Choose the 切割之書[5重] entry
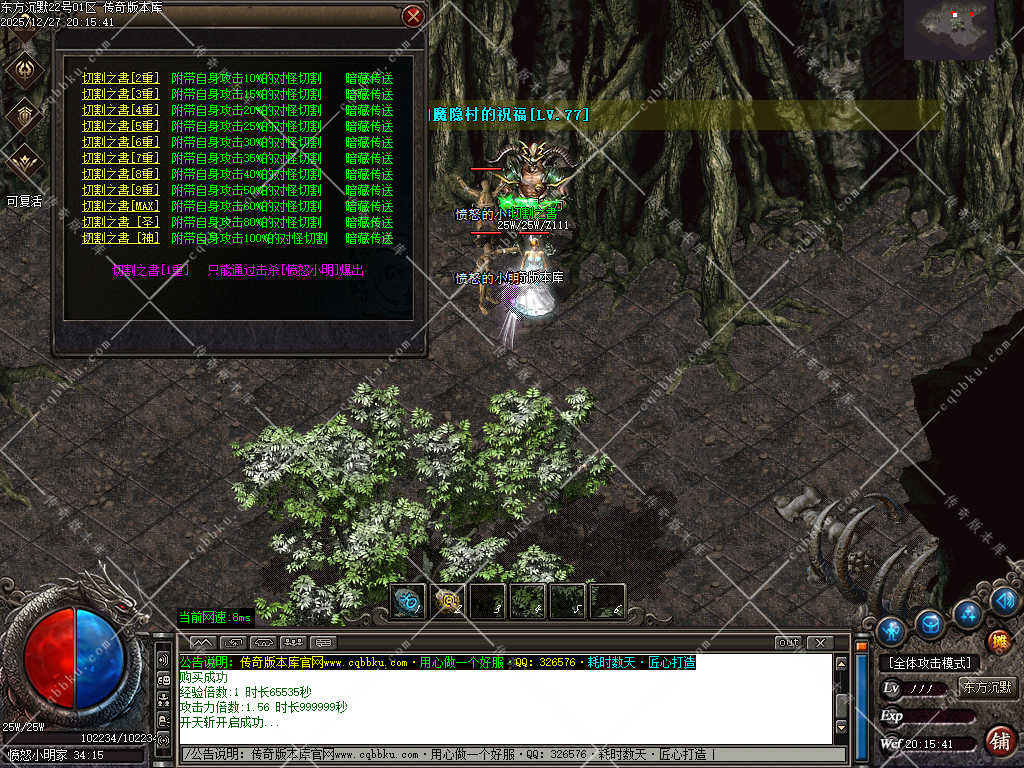Viewport: 1024px width, 768px height. tap(120, 126)
